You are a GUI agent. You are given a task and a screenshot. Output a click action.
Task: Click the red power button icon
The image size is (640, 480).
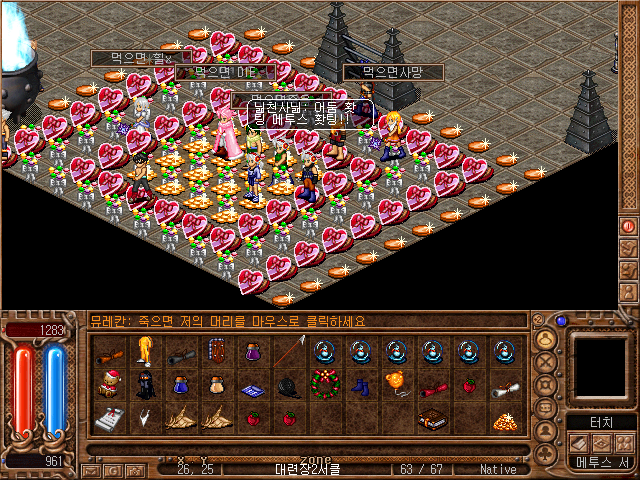tap(629, 227)
